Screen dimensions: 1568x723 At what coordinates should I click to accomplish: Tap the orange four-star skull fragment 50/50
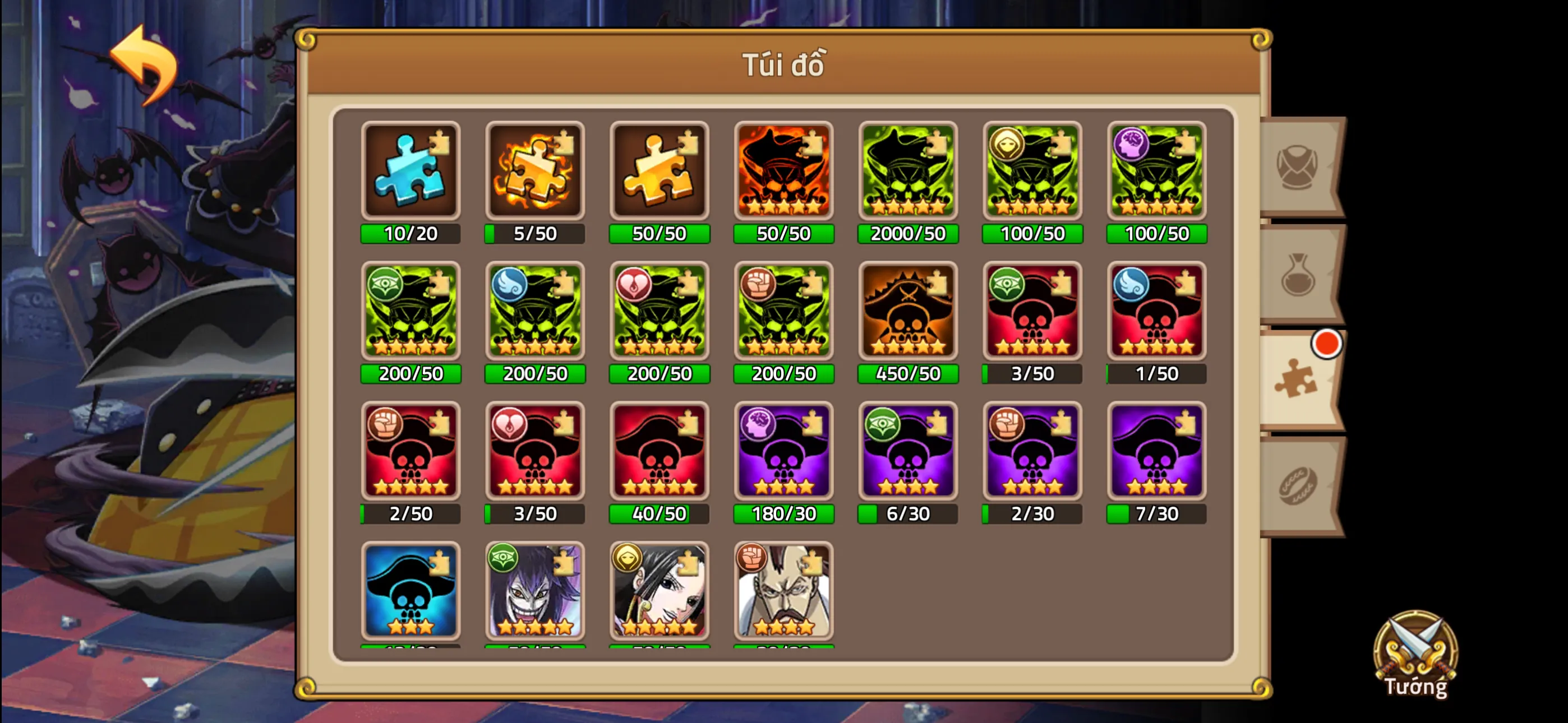[x=783, y=172]
